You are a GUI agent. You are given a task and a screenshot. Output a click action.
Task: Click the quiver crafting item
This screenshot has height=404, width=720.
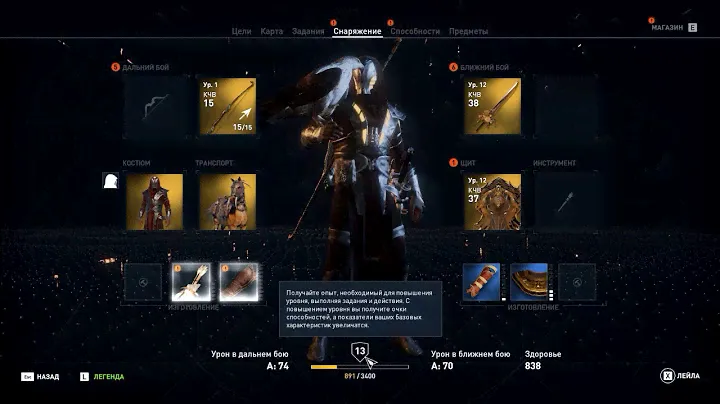[x=190, y=282]
